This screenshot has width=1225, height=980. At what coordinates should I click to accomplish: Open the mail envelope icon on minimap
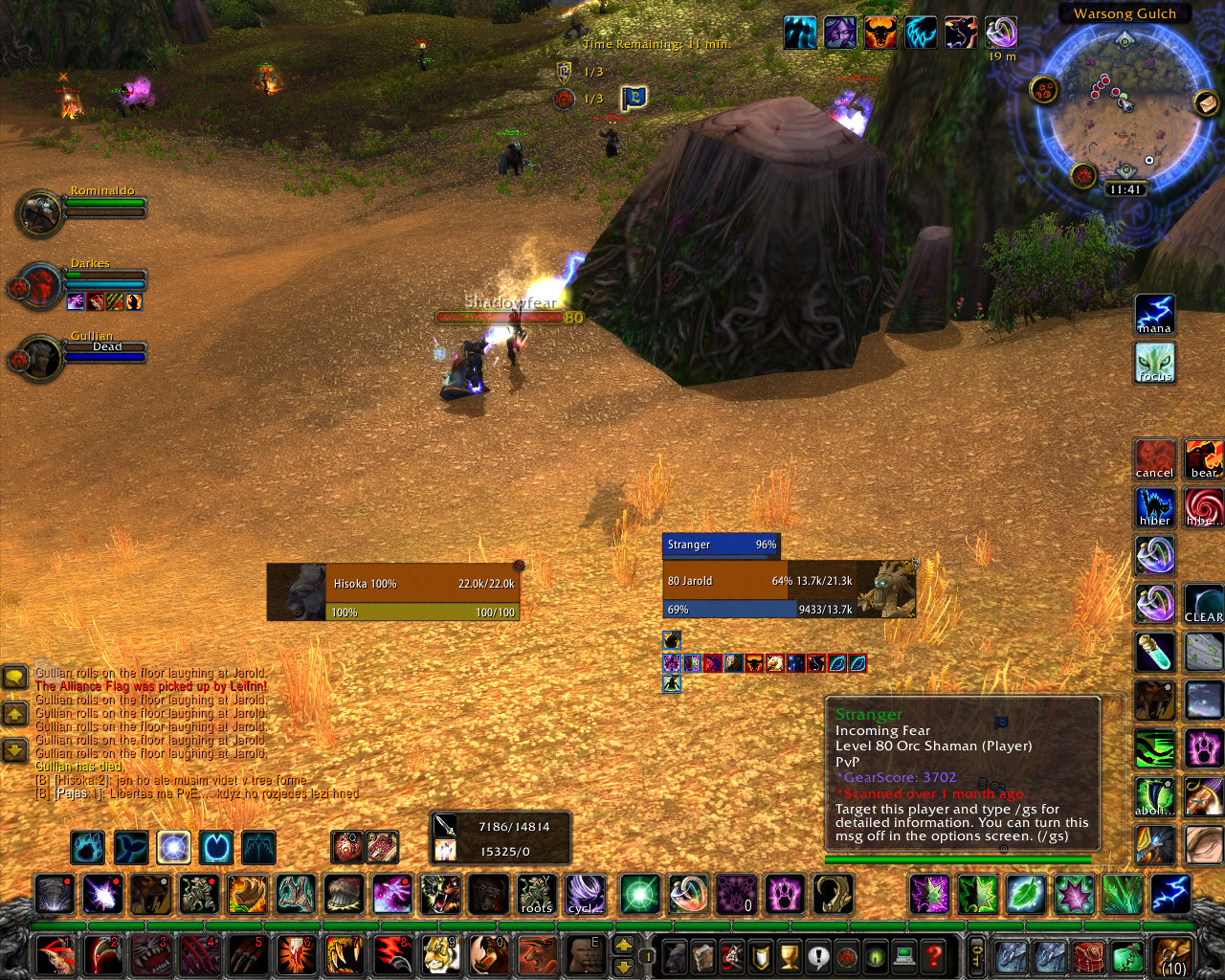pyautogui.click(x=1205, y=101)
